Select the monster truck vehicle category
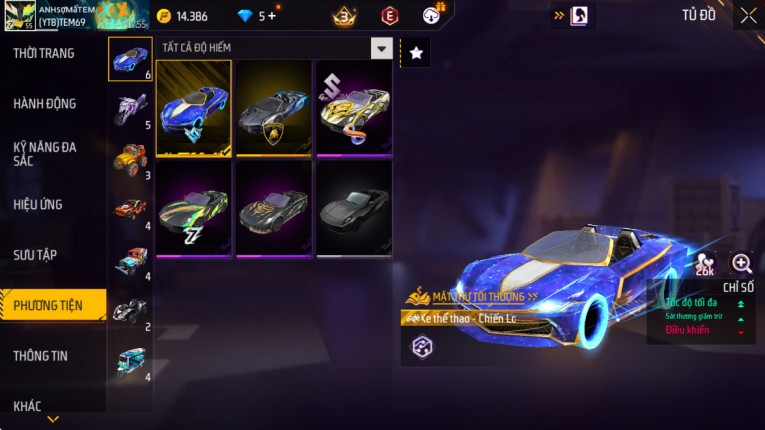The height and width of the screenshot is (430, 765). pyautogui.click(x=130, y=159)
